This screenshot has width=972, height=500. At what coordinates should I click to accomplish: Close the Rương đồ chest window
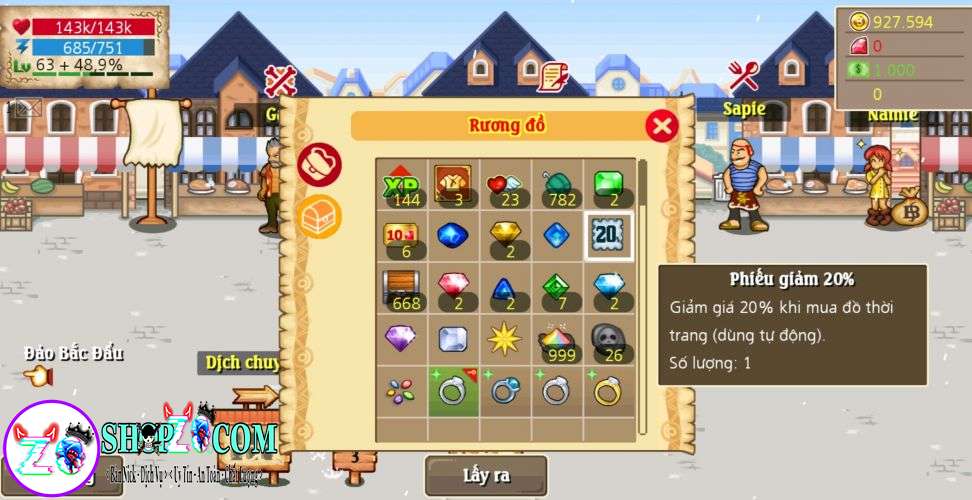pyautogui.click(x=661, y=125)
